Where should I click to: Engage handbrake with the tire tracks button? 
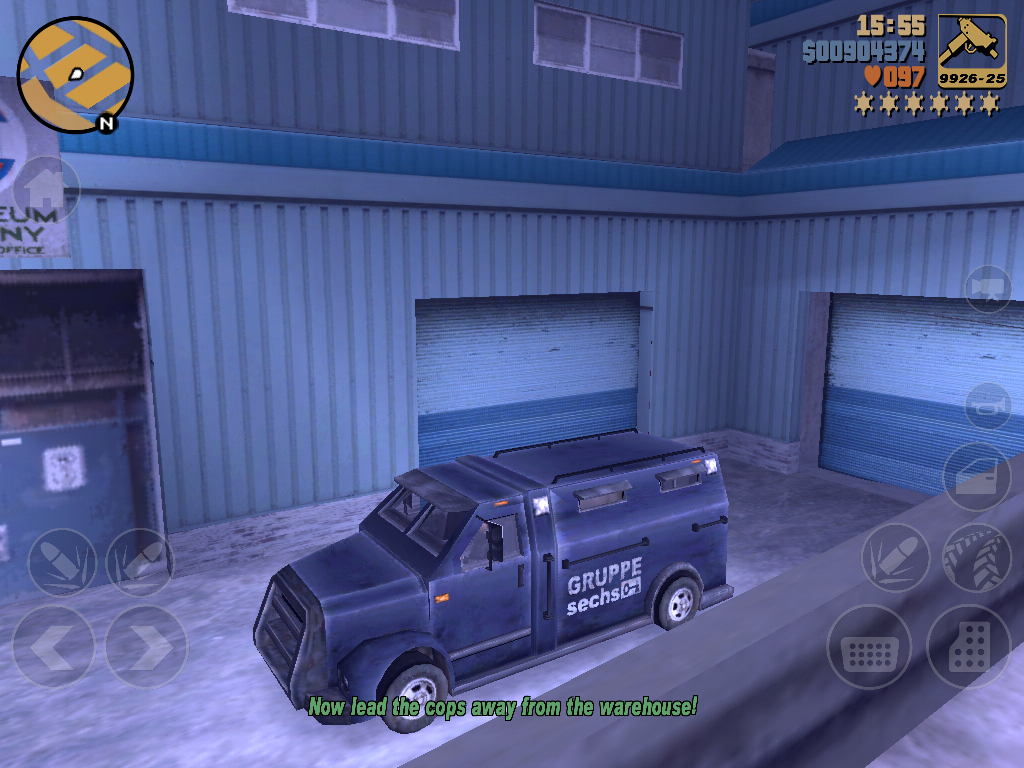tap(976, 558)
